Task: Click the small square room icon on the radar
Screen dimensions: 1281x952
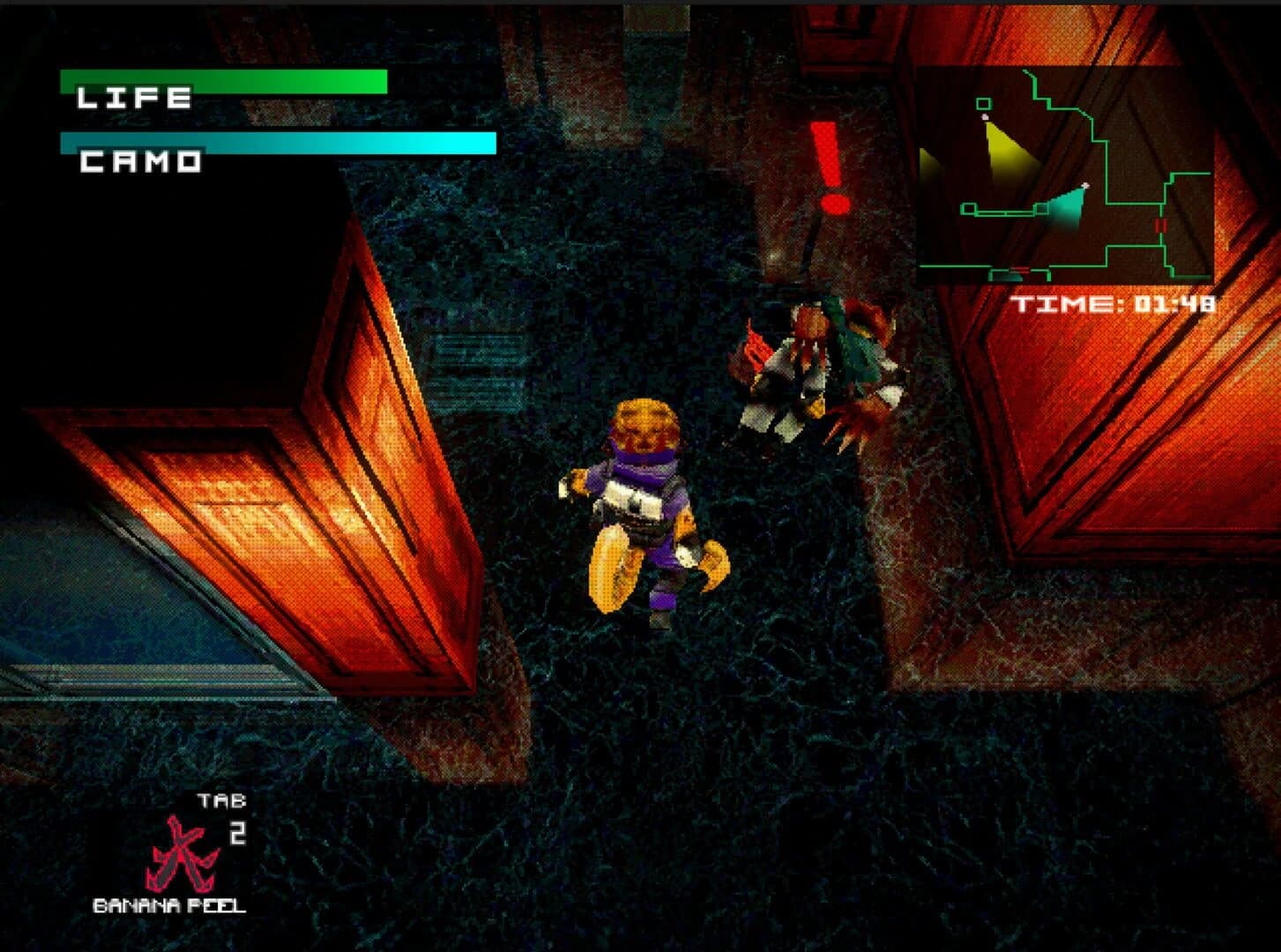Action: coord(983,103)
